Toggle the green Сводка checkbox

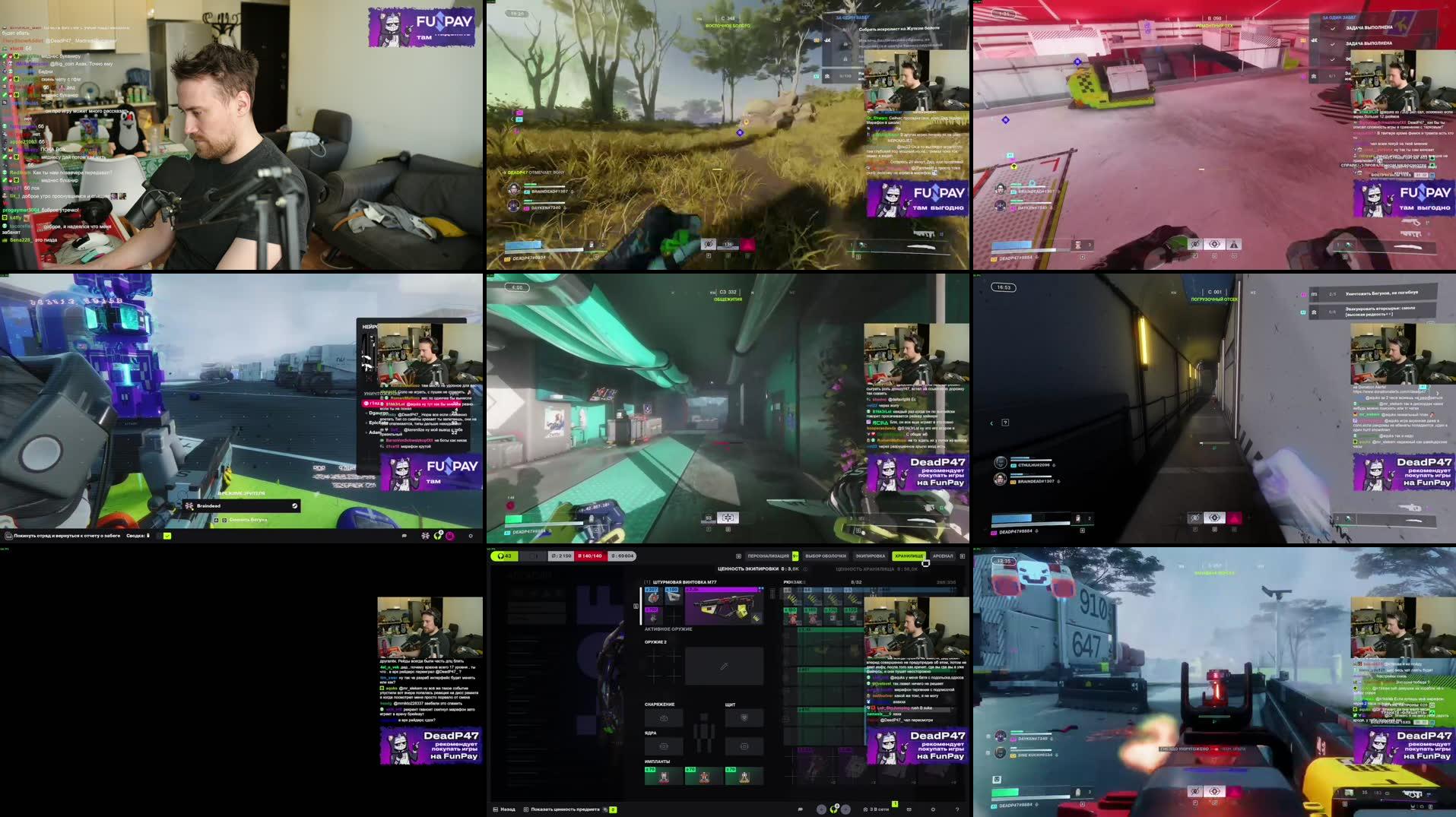[167, 536]
